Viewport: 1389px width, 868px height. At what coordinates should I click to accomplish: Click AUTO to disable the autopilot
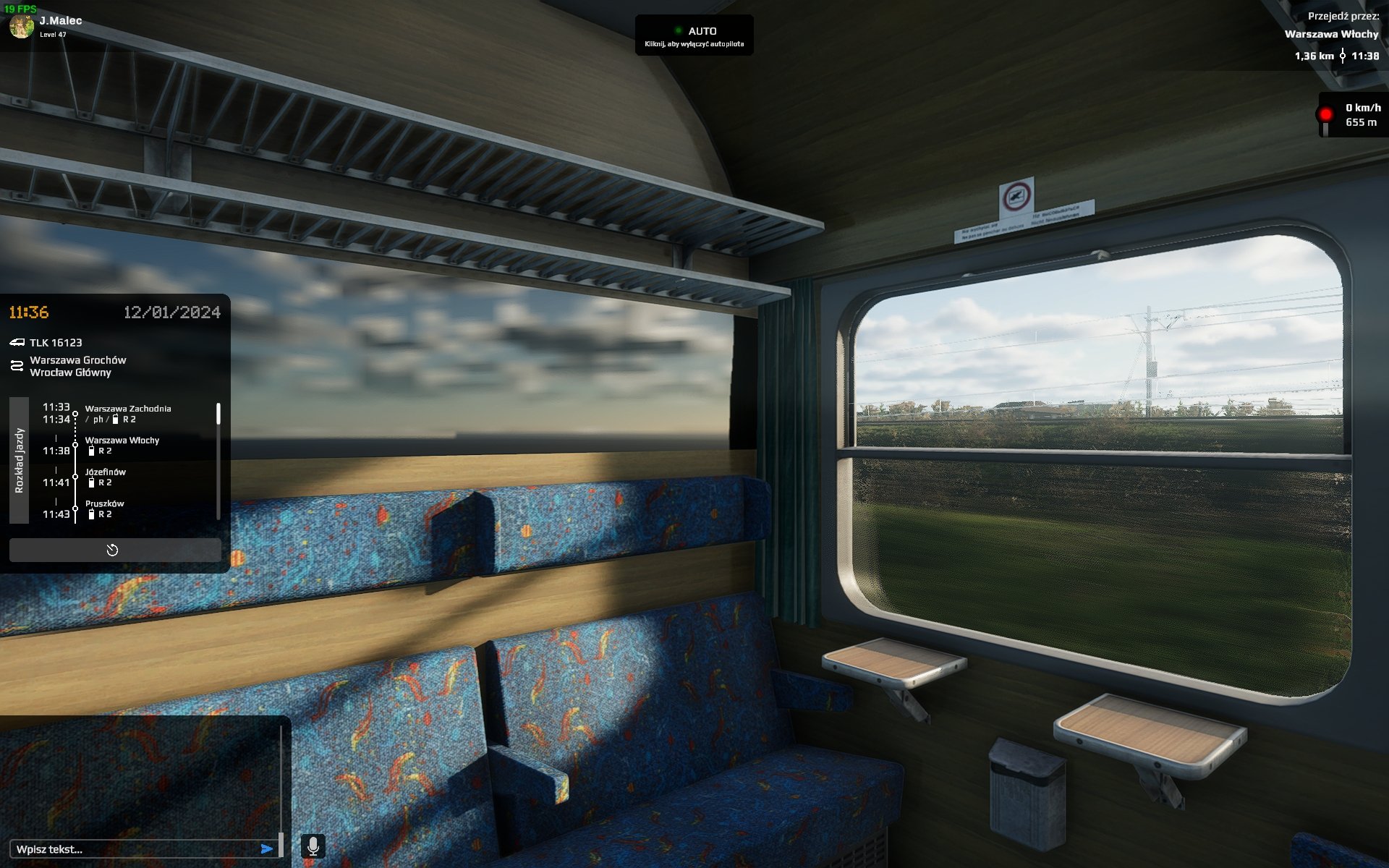coord(694,35)
